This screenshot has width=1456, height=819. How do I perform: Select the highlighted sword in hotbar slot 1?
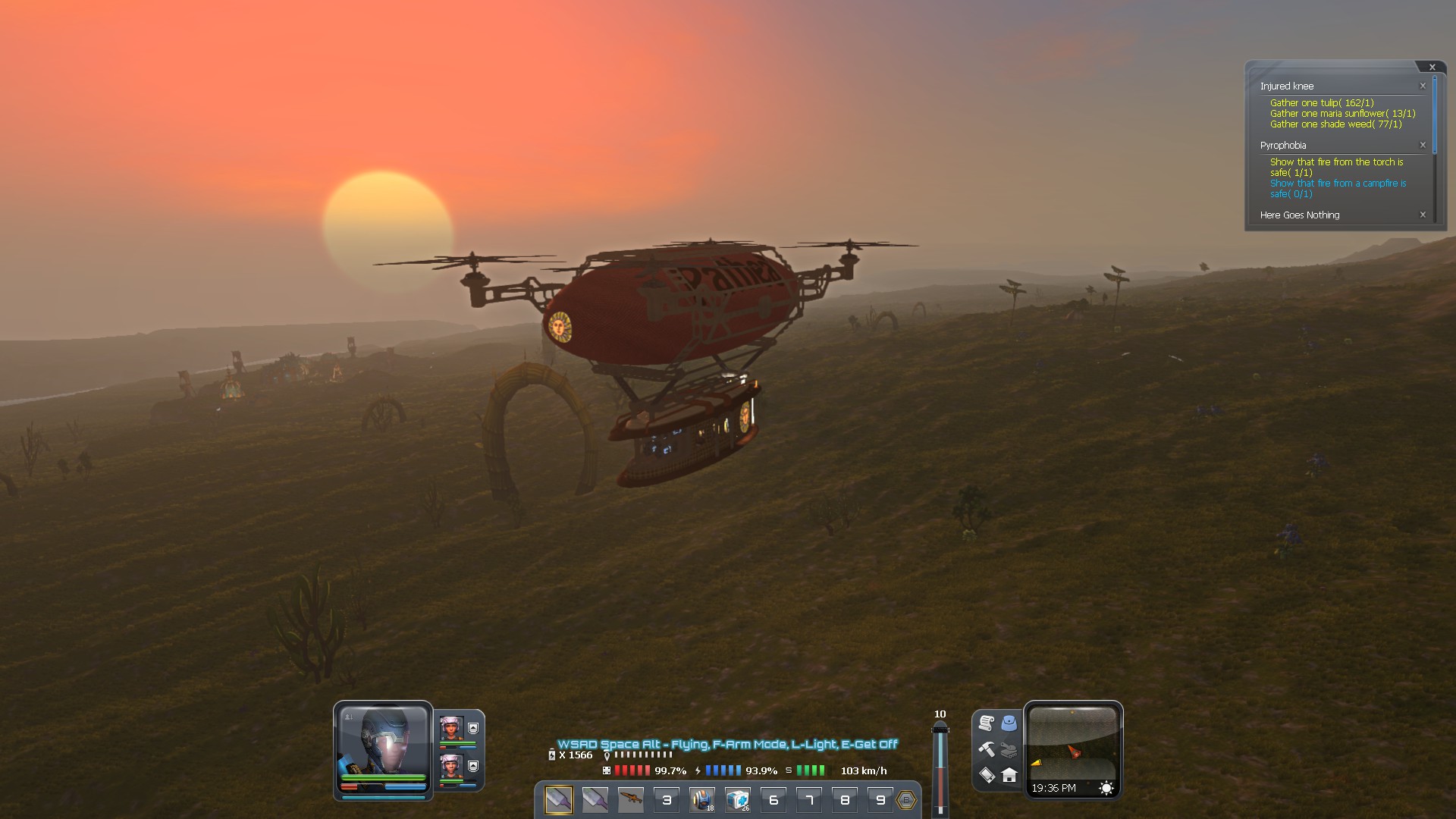559,799
